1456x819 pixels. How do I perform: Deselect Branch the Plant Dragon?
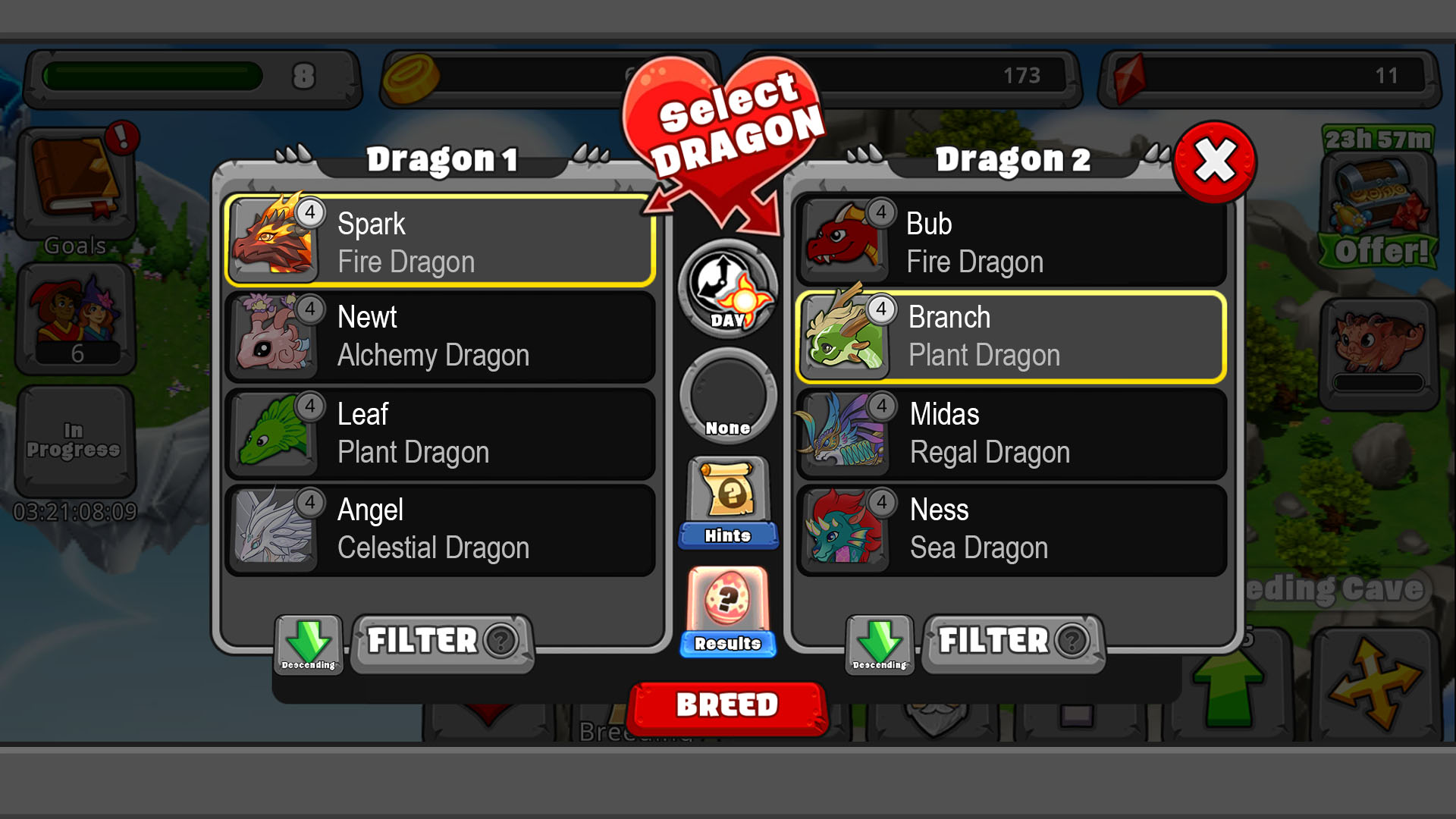coord(1012,337)
